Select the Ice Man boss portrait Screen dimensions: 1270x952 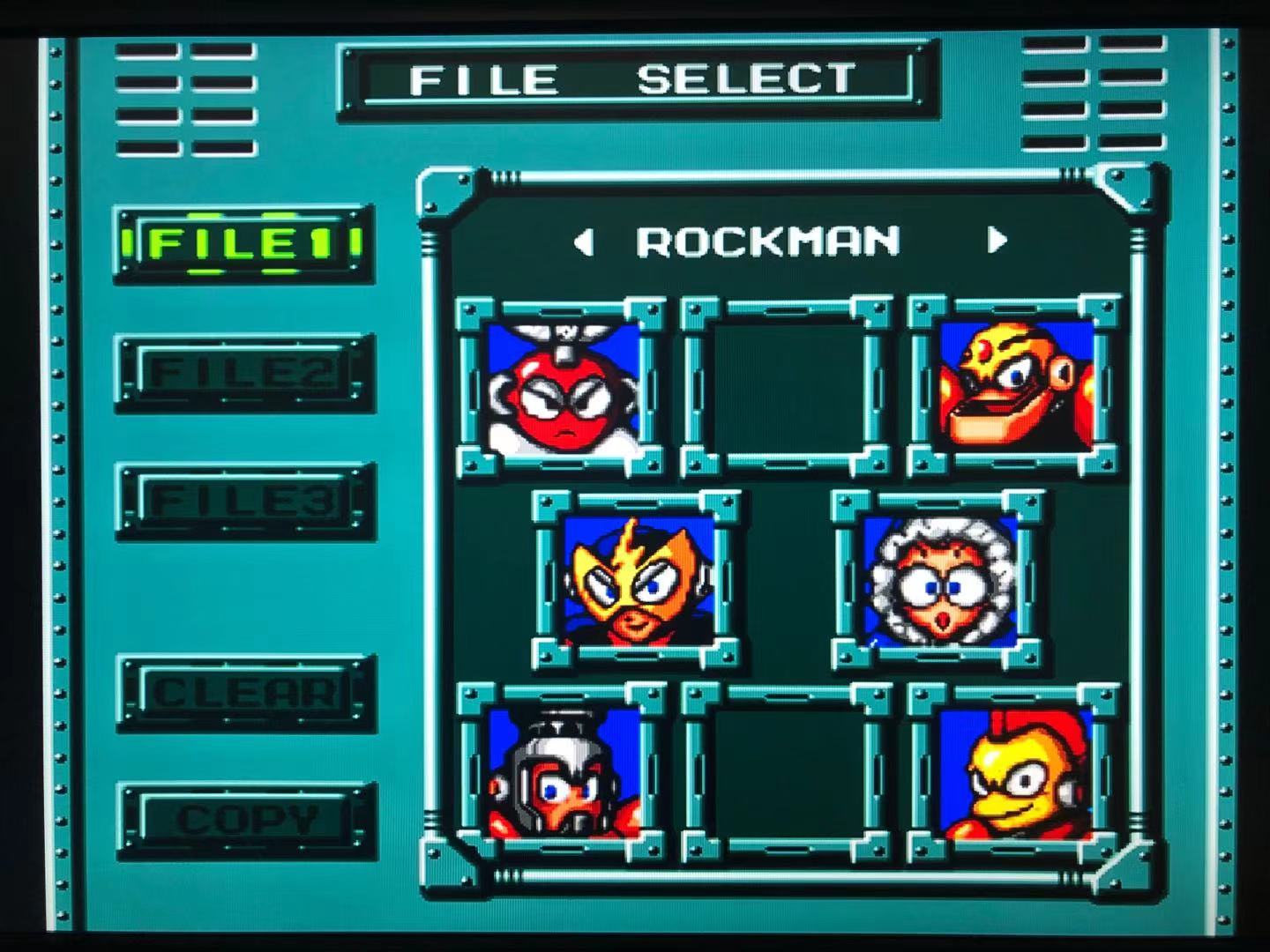tap(938, 579)
